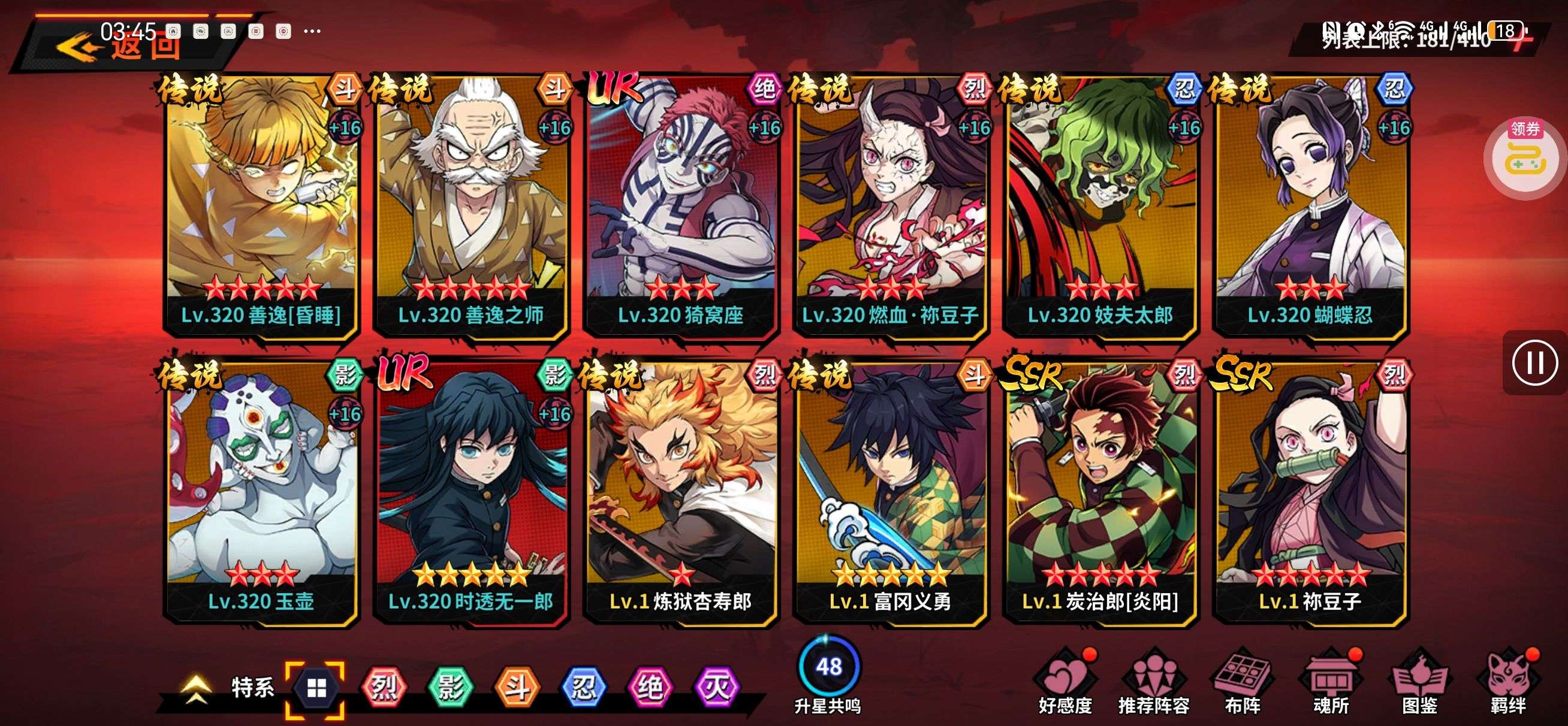1568x726 pixels.
Task: Show all heroes with the grid filter
Action: 316,688
